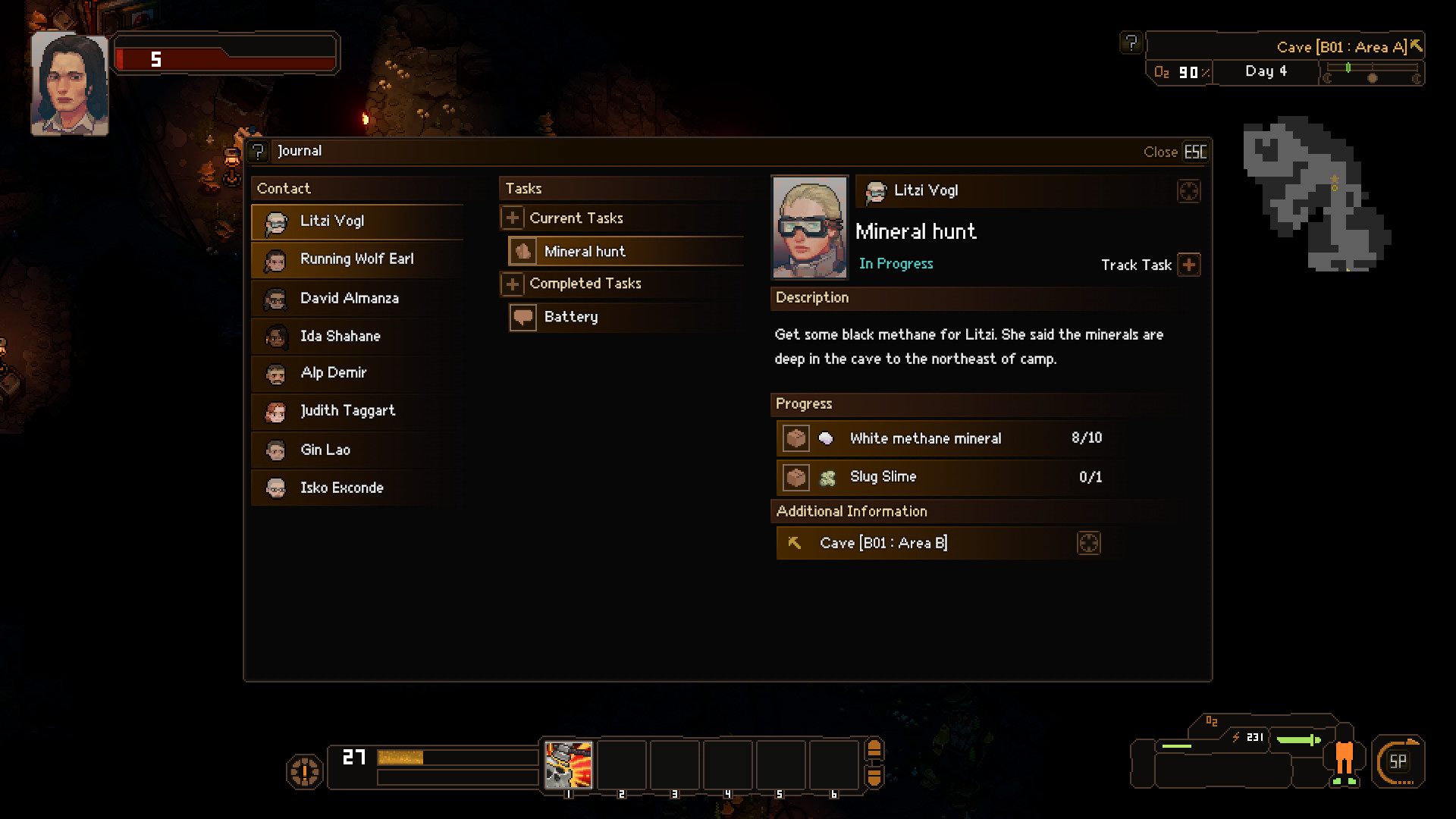Toggle Track Task for Mineral hunt
The image size is (1456, 819).
tap(1188, 265)
